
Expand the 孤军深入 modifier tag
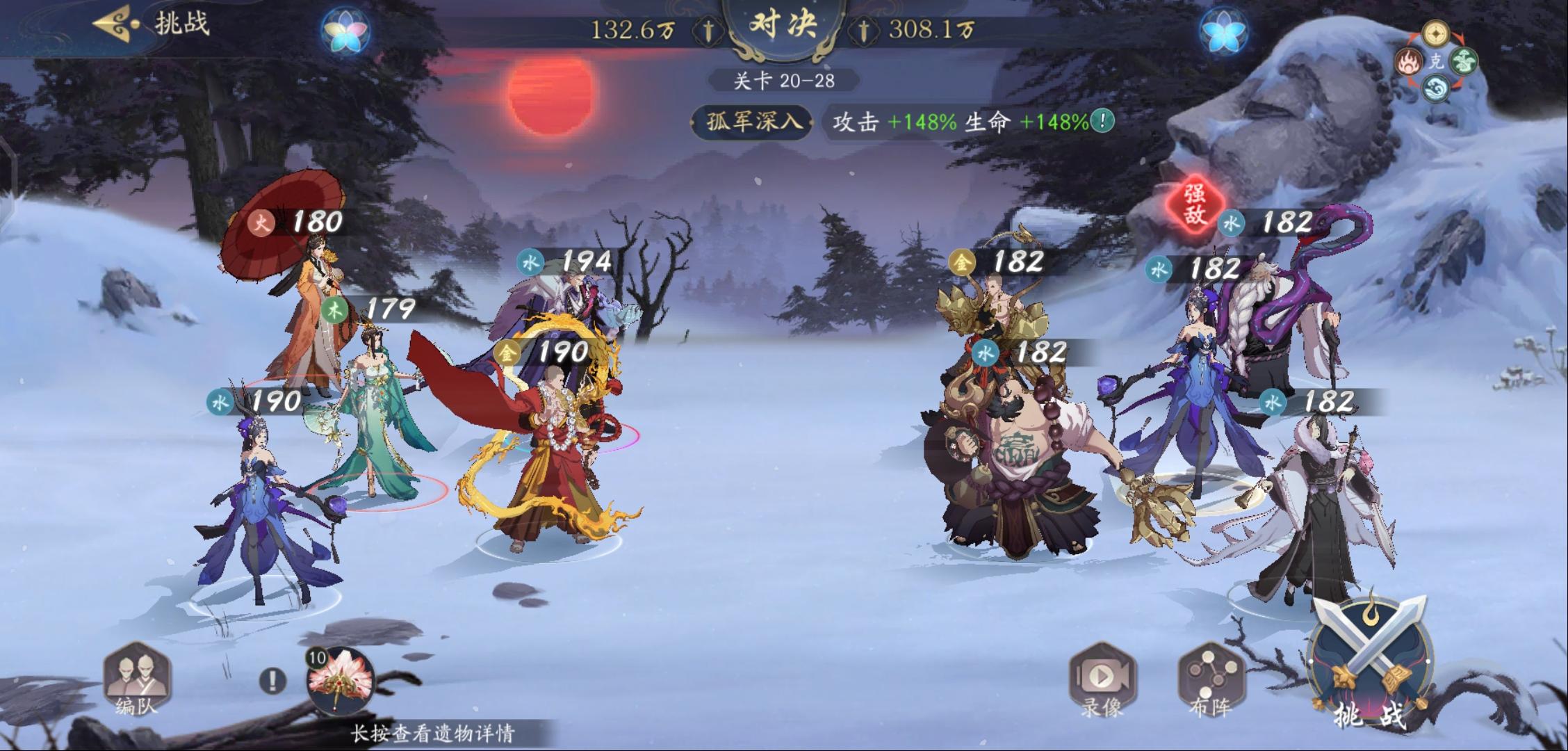[751, 121]
